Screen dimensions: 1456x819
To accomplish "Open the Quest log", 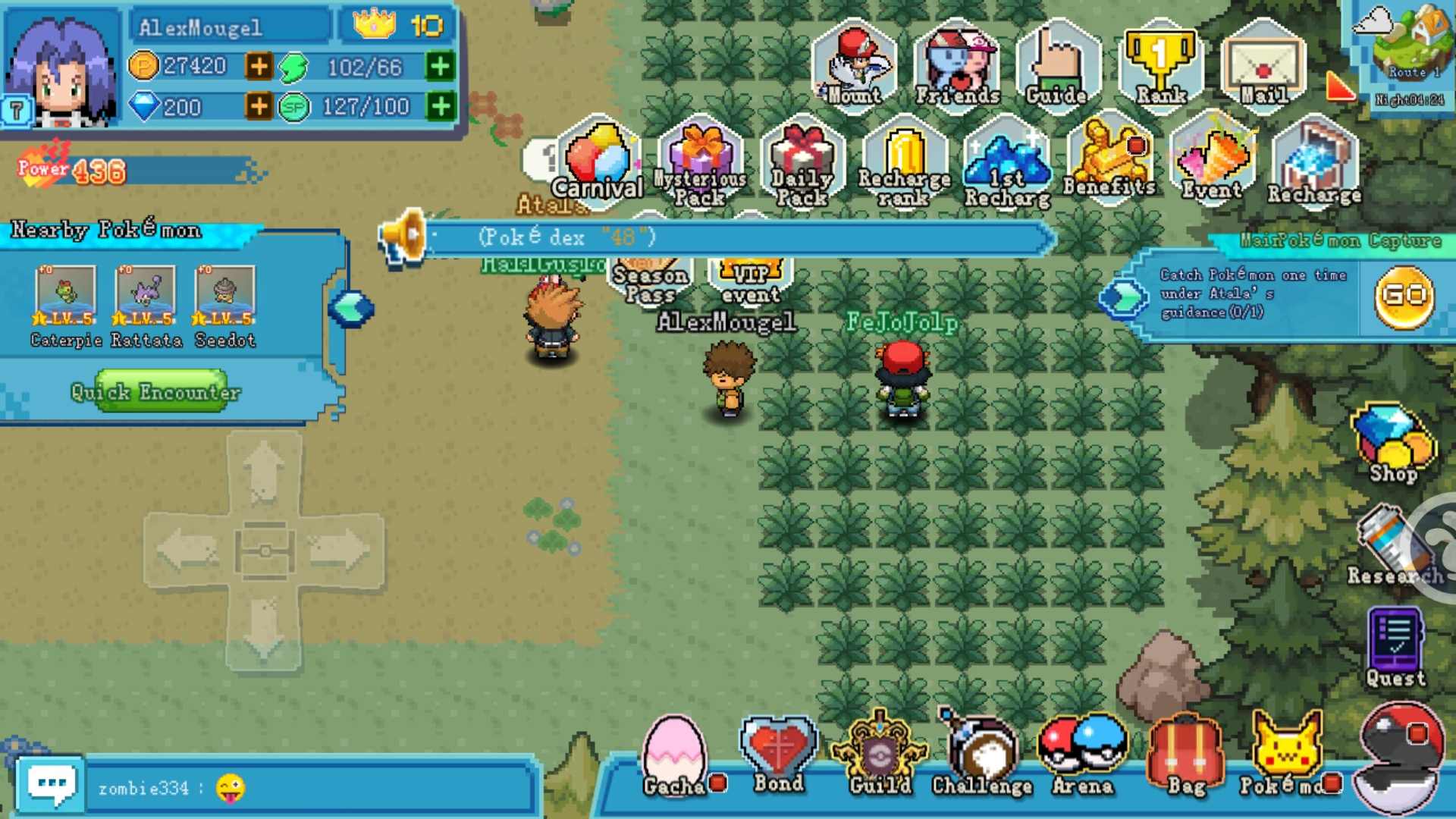I will [x=1394, y=641].
